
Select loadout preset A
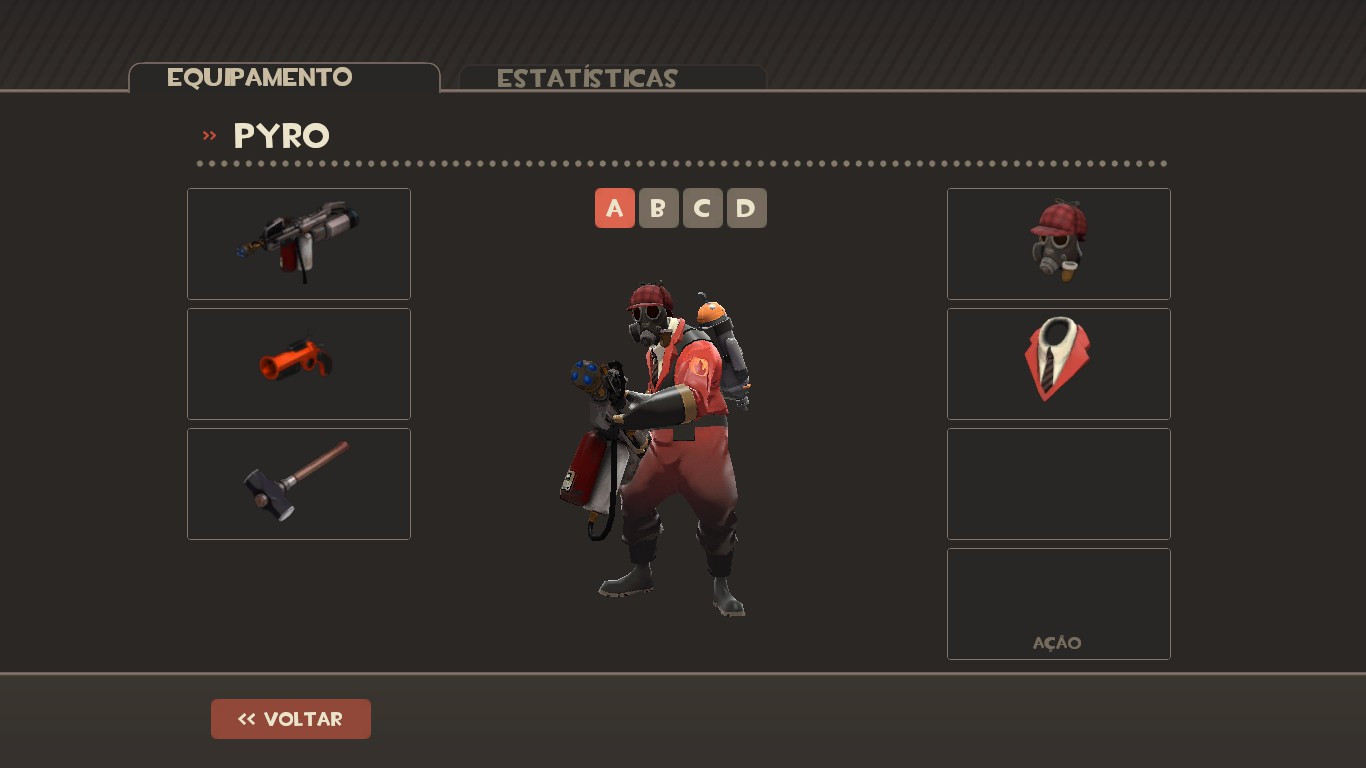[614, 208]
